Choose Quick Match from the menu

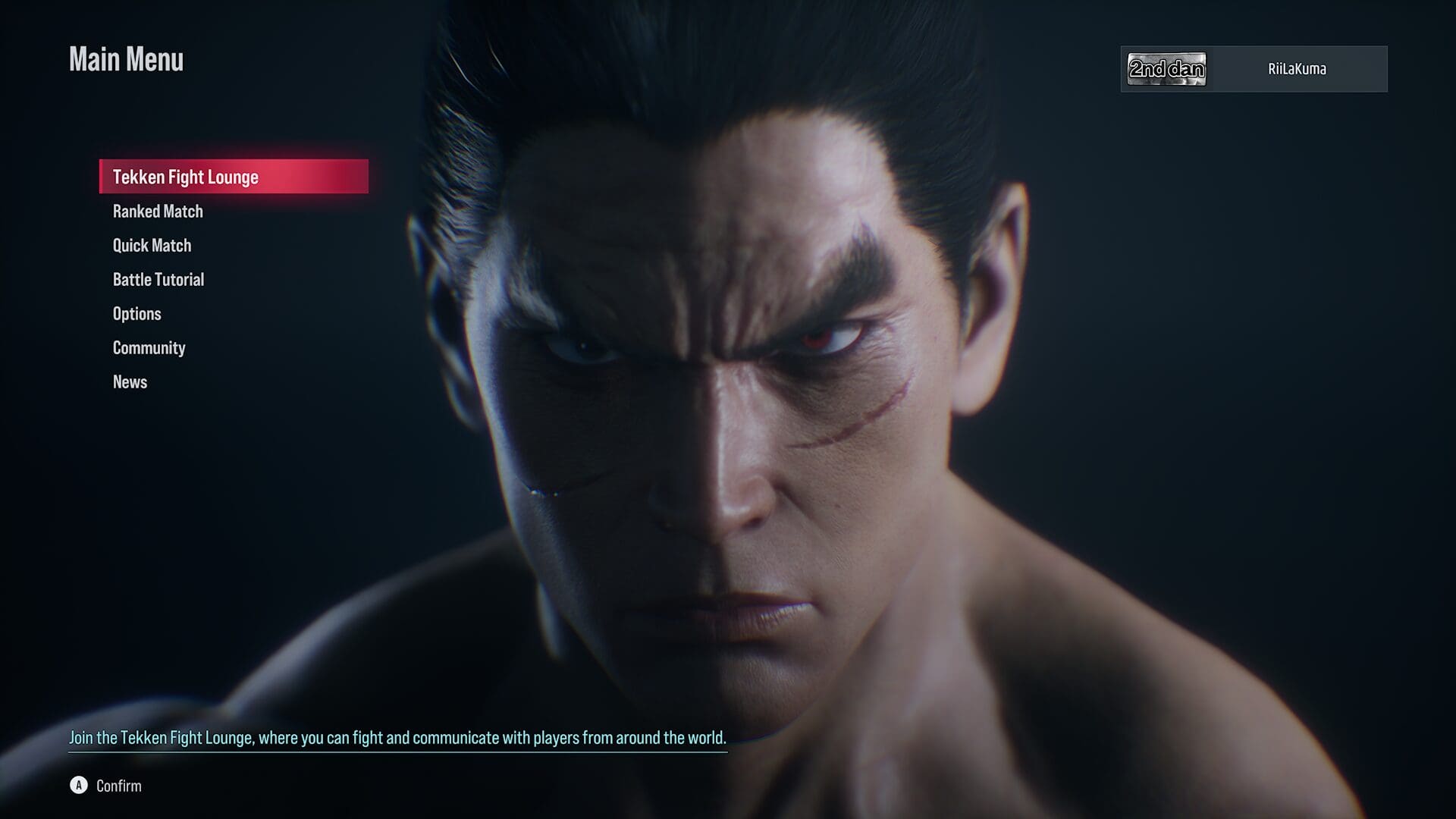[152, 246]
